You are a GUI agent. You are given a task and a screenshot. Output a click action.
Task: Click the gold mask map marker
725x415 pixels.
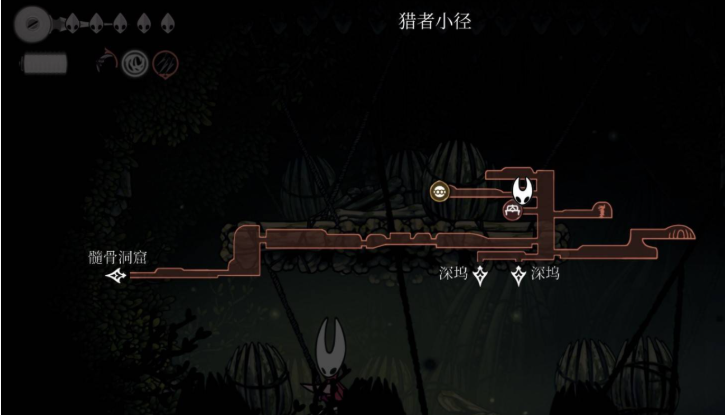(439, 190)
